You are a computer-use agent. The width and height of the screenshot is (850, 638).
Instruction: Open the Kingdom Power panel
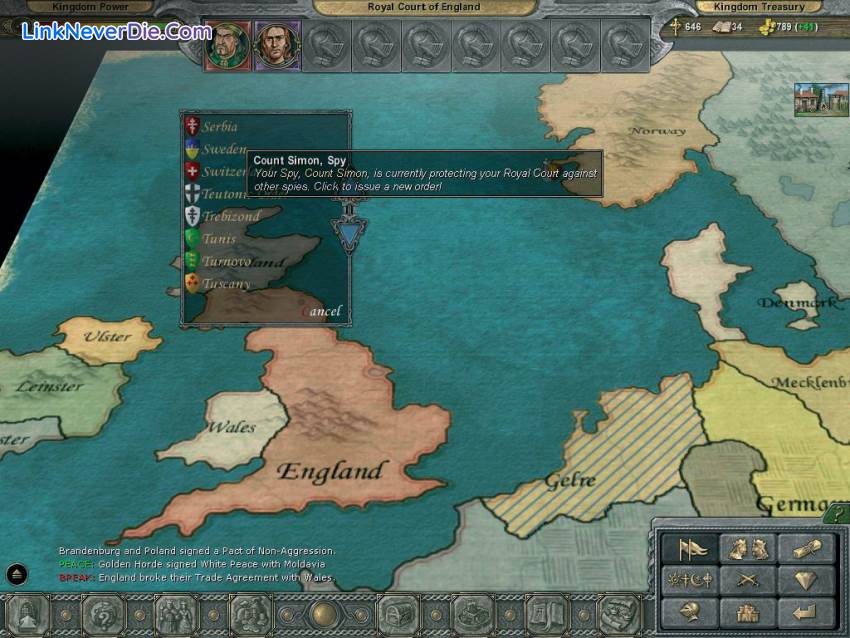pos(91,7)
